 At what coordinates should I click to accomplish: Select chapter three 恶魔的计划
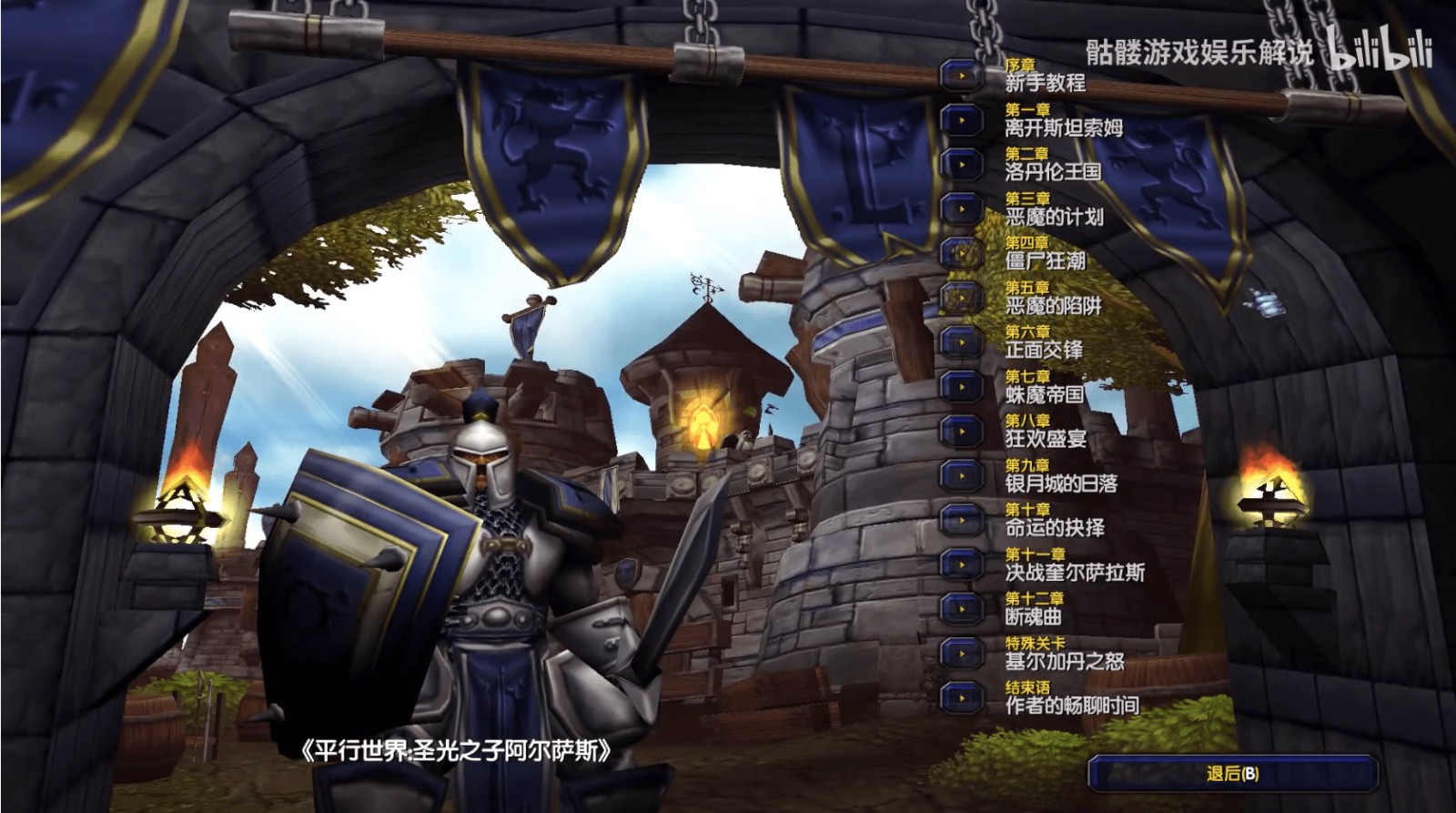click(961, 208)
